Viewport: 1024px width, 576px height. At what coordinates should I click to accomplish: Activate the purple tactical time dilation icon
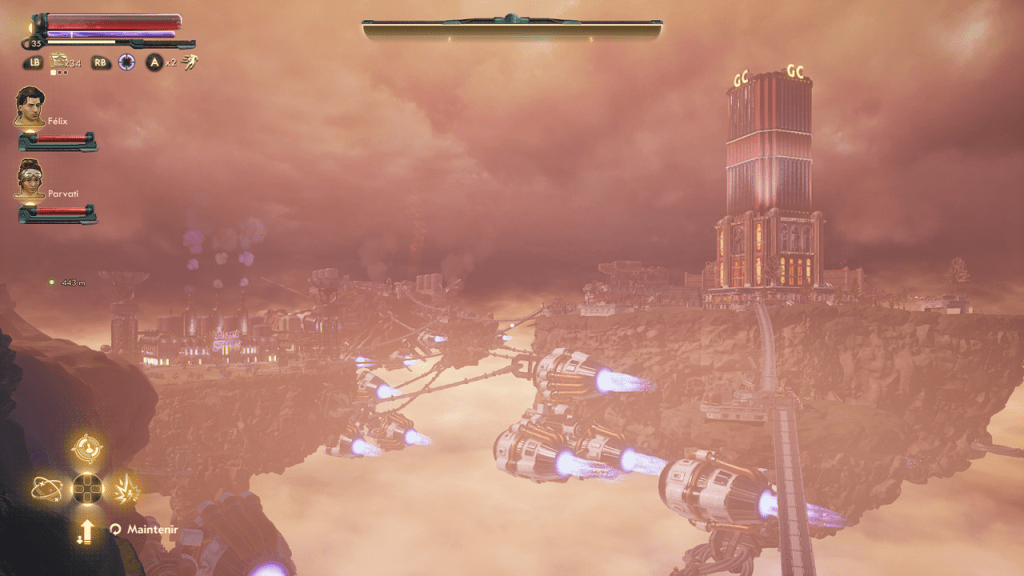pyautogui.click(x=127, y=62)
